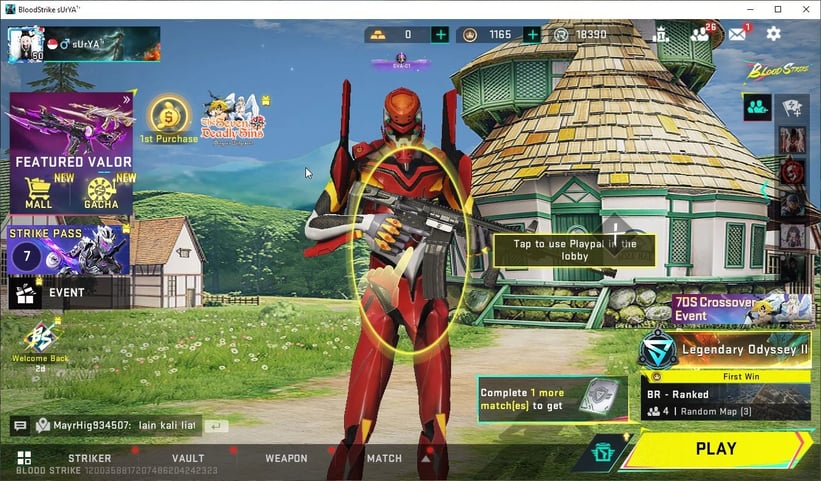The height and width of the screenshot is (481, 821).
Task: Open the Seven Deadly Sins collab banner
Action: tap(231, 120)
